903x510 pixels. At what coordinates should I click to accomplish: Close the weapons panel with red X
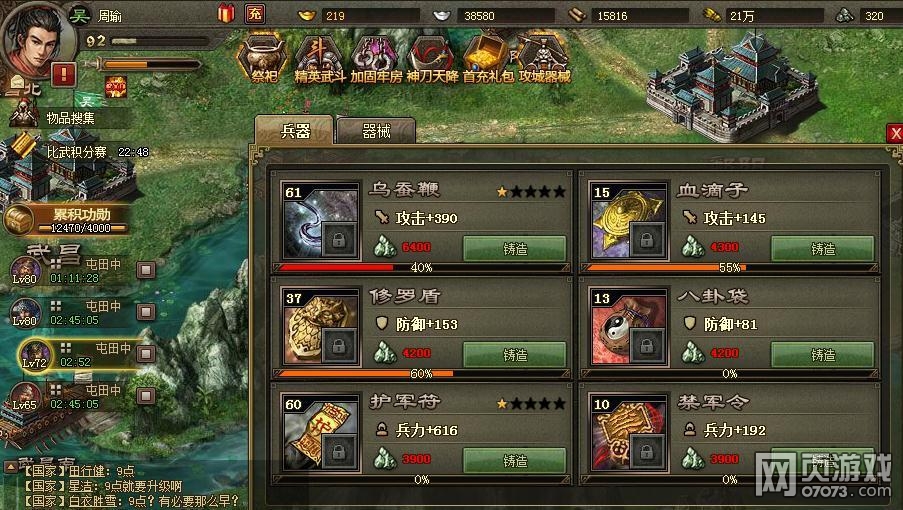895,134
